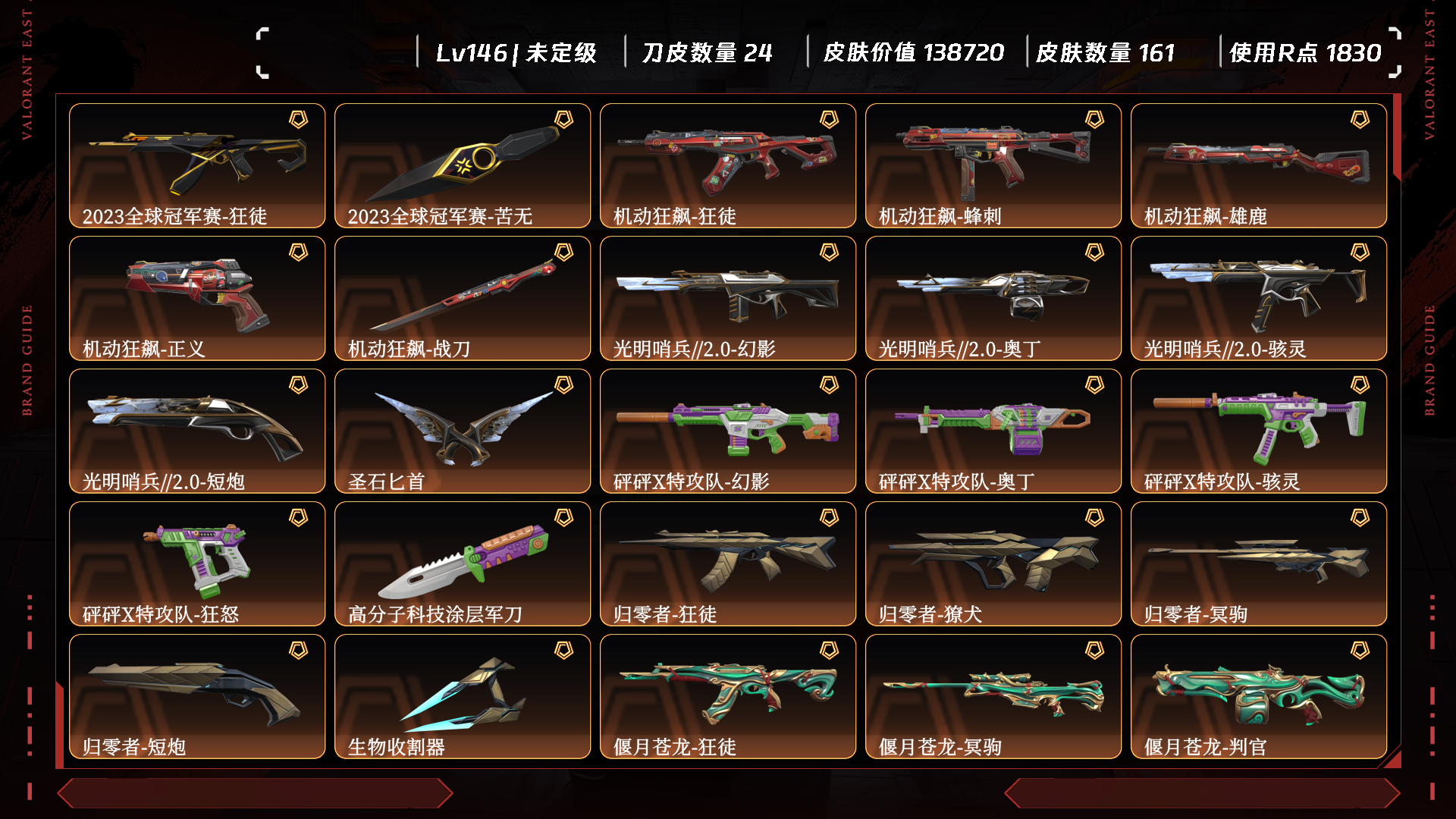Open the 光明哨兵//2.0-奥丁 skin tile
Viewport: 1456px width, 819px height.
pyautogui.click(x=993, y=298)
